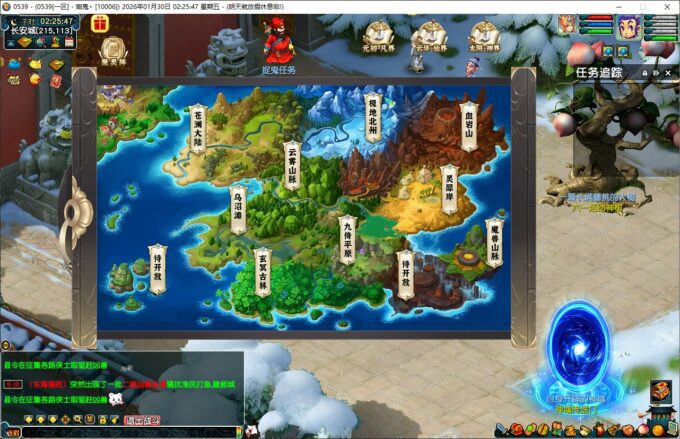Click the player character portrait
Screen dimensions: 680x439
(x=628, y=25)
